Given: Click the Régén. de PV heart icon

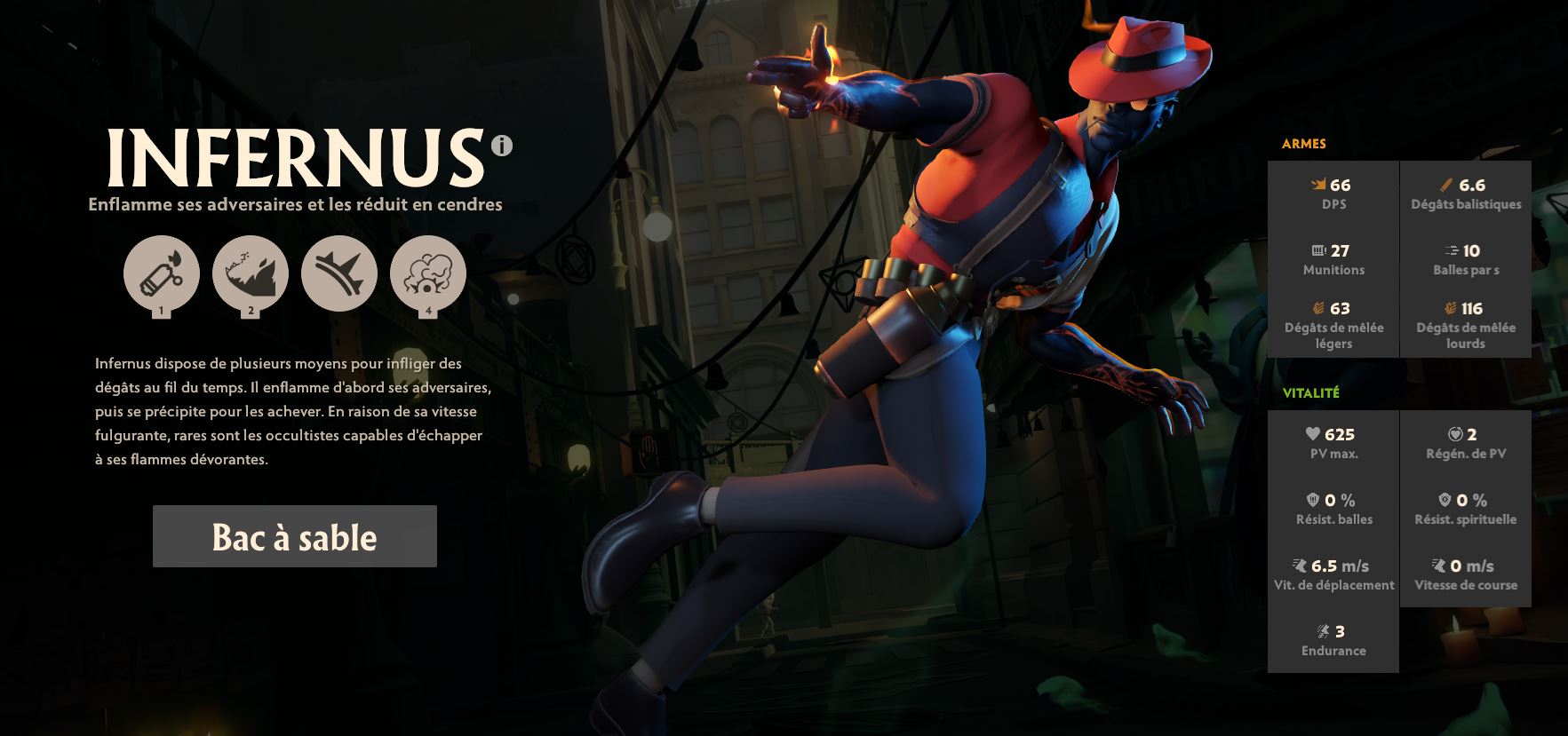Looking at the screenshot, I should click(x=1454, y=434).
